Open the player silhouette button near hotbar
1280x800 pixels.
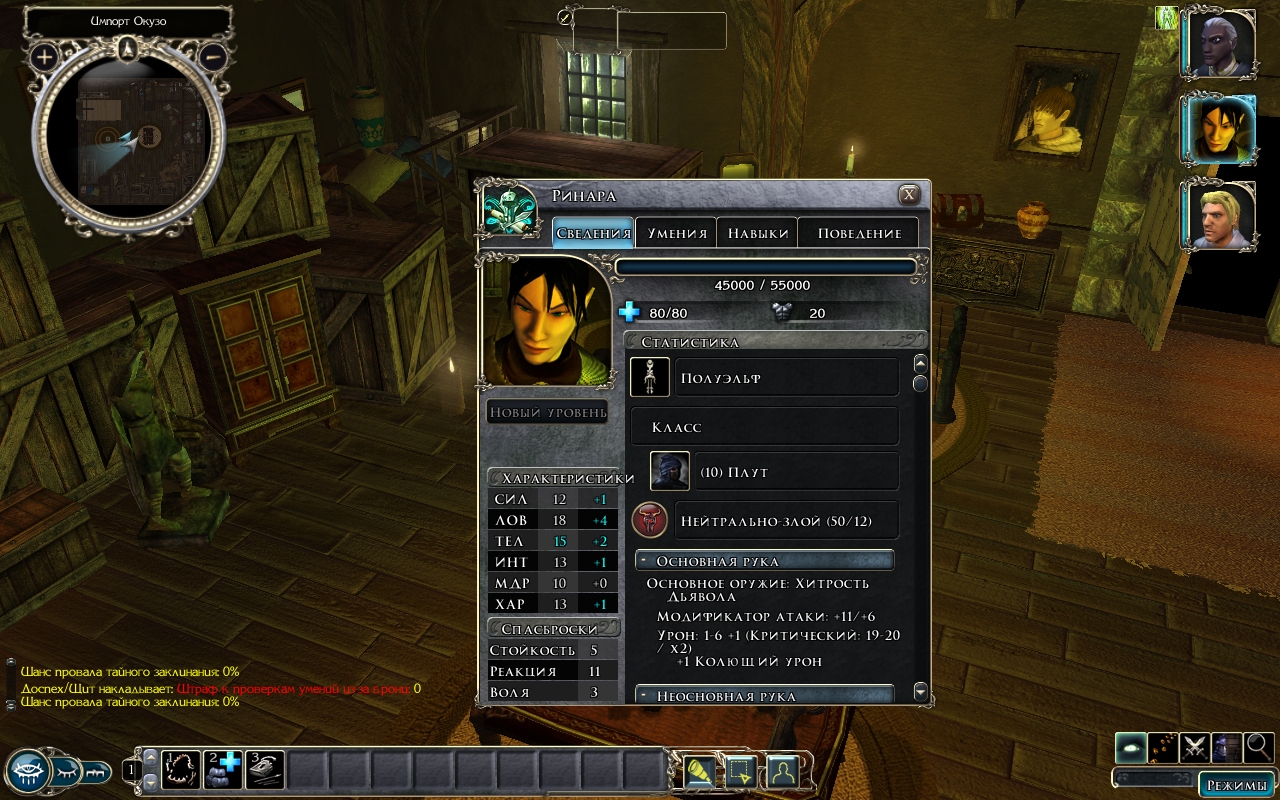tap(781, 771)
